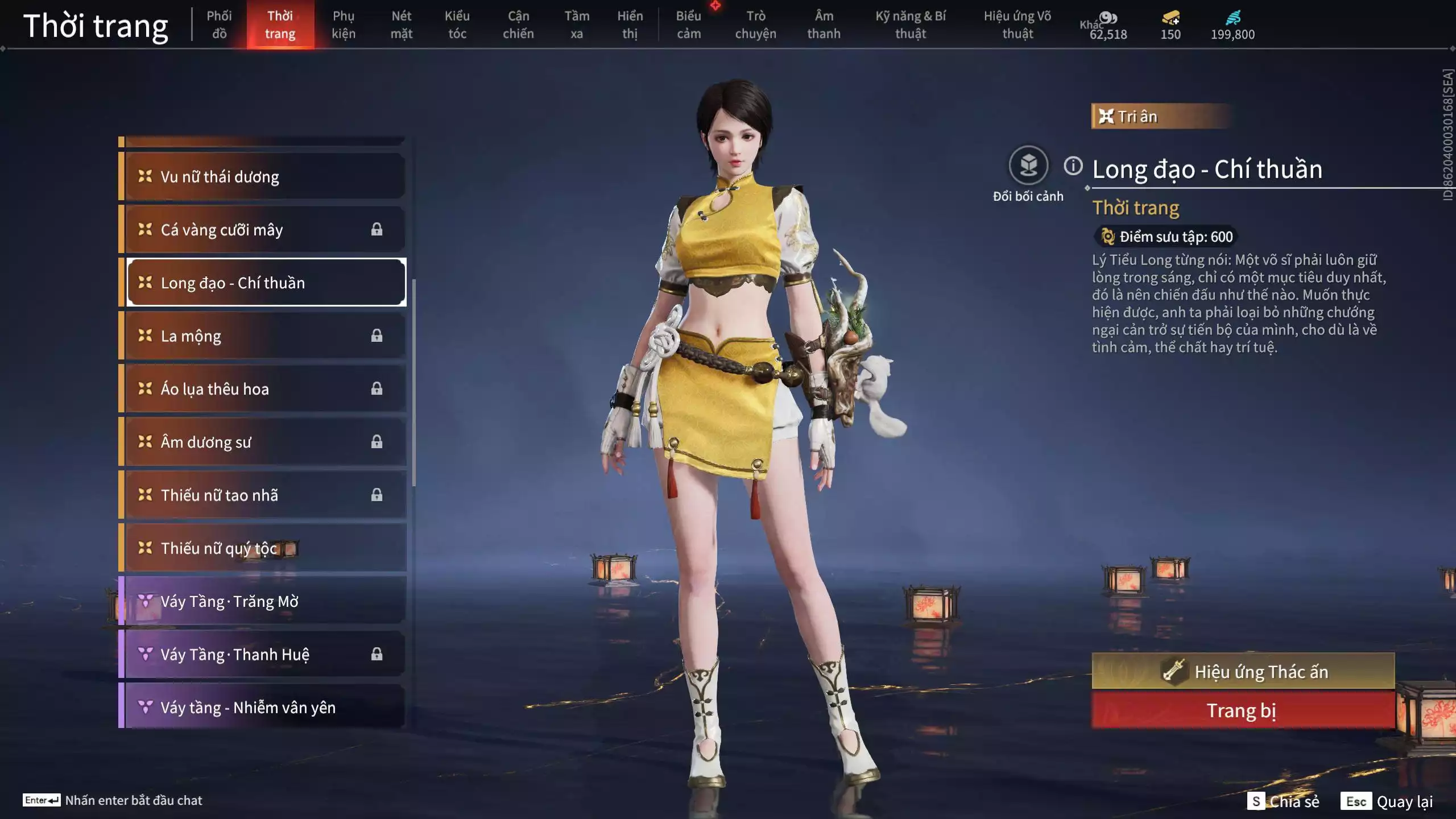
Task: Select the Nét mặt tab
Action: 401,24
